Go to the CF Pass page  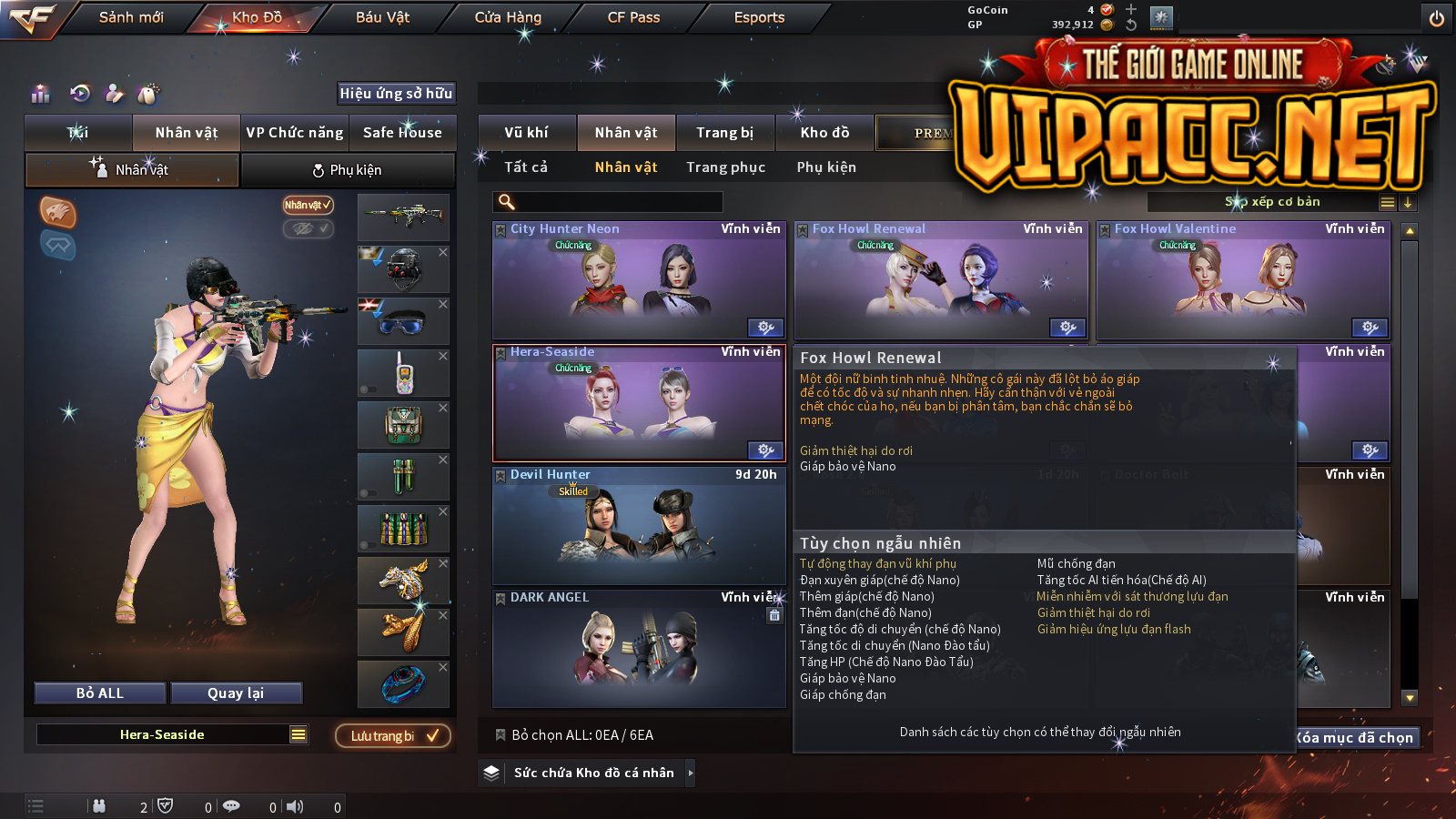[x=633, y=17]
